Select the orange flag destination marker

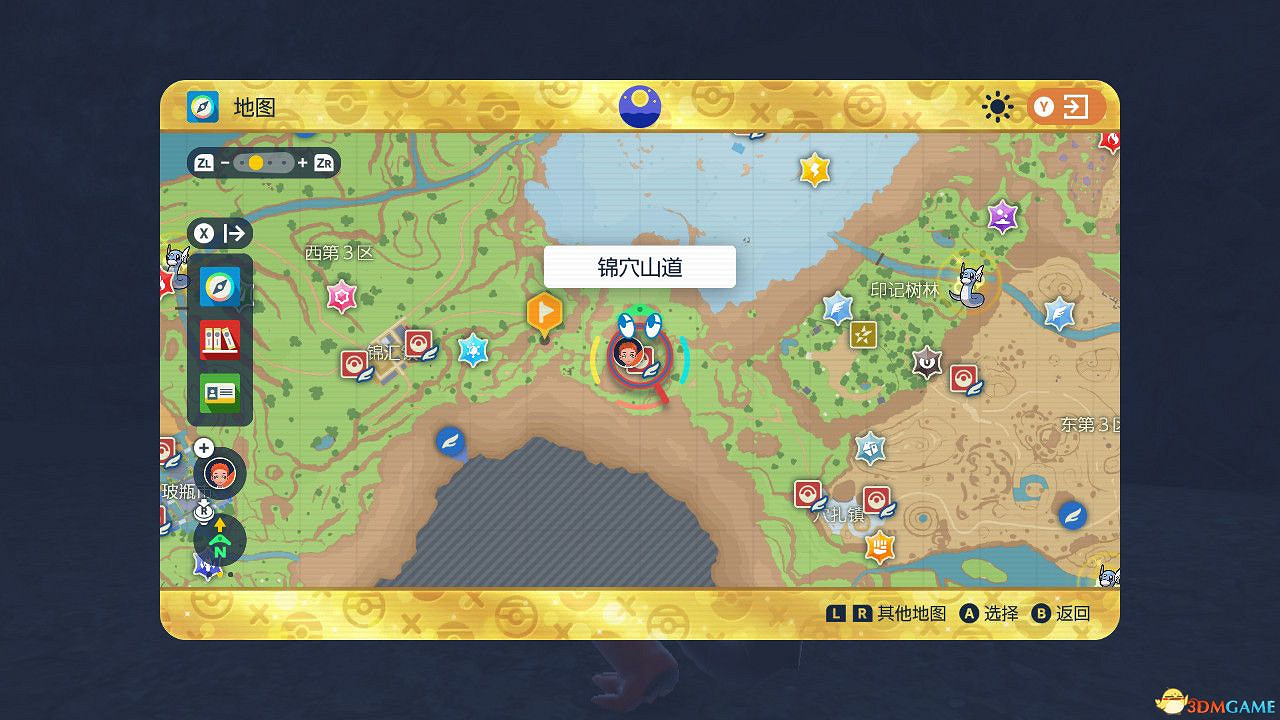[545, 313]
